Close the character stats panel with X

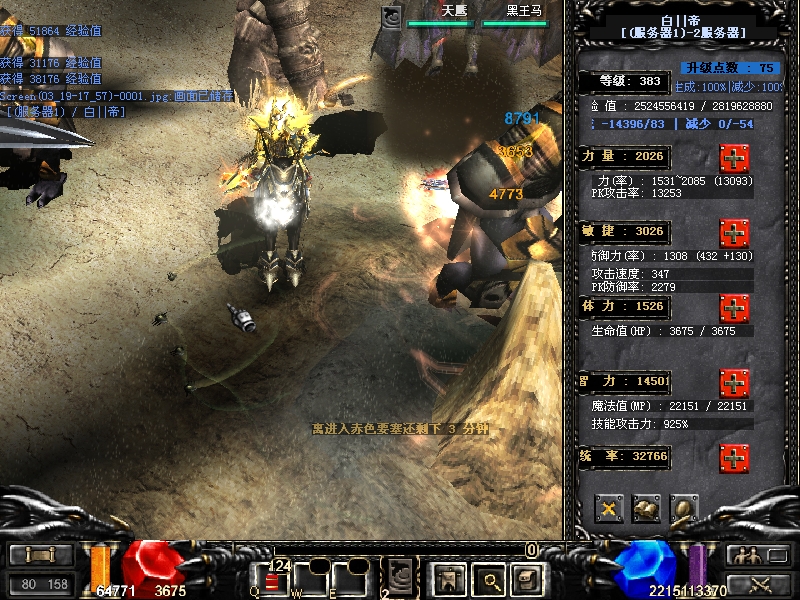coord(609,508)
